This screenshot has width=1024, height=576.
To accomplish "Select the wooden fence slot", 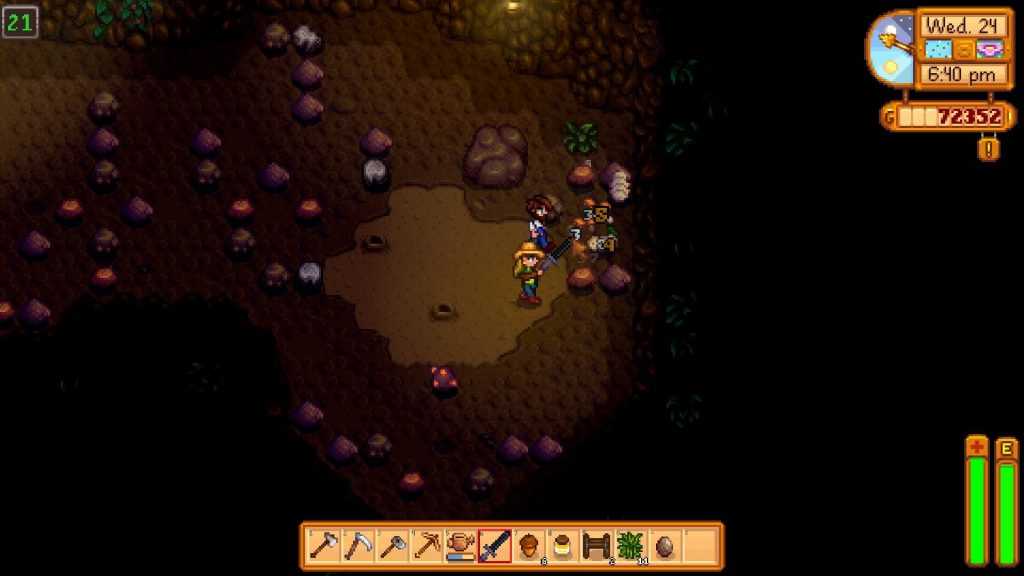I will 596,546.
